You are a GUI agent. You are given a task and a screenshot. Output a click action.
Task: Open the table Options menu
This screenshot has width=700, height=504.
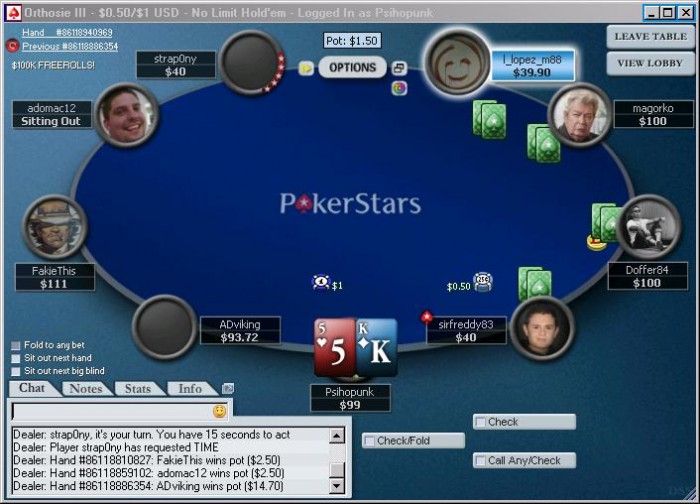(x=352, y=68)
